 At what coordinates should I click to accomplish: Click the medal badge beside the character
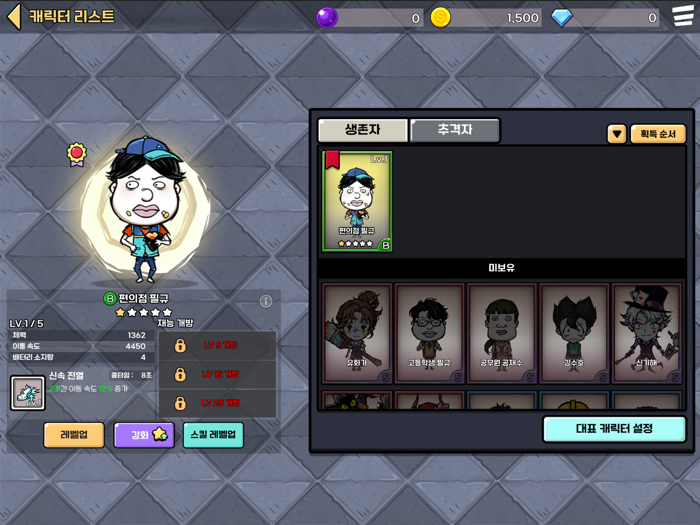(x=76, y=153)
